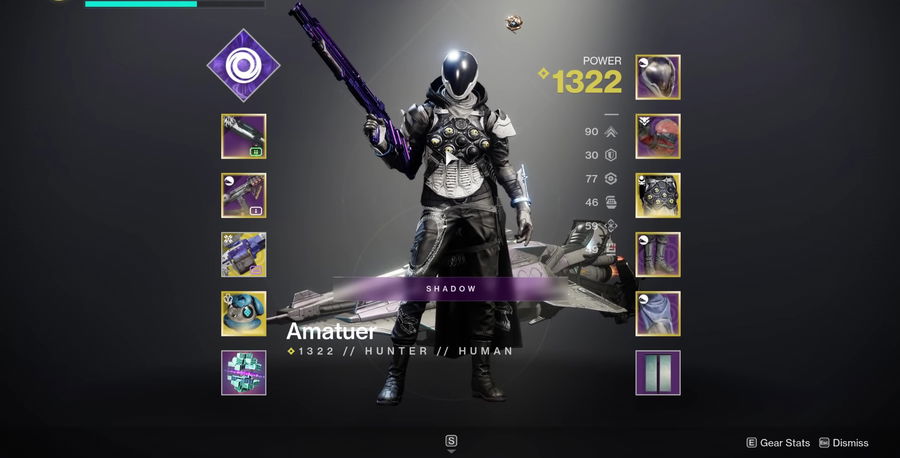
Task: Open the Void subclass diamond icon
Action: point(243,65)
